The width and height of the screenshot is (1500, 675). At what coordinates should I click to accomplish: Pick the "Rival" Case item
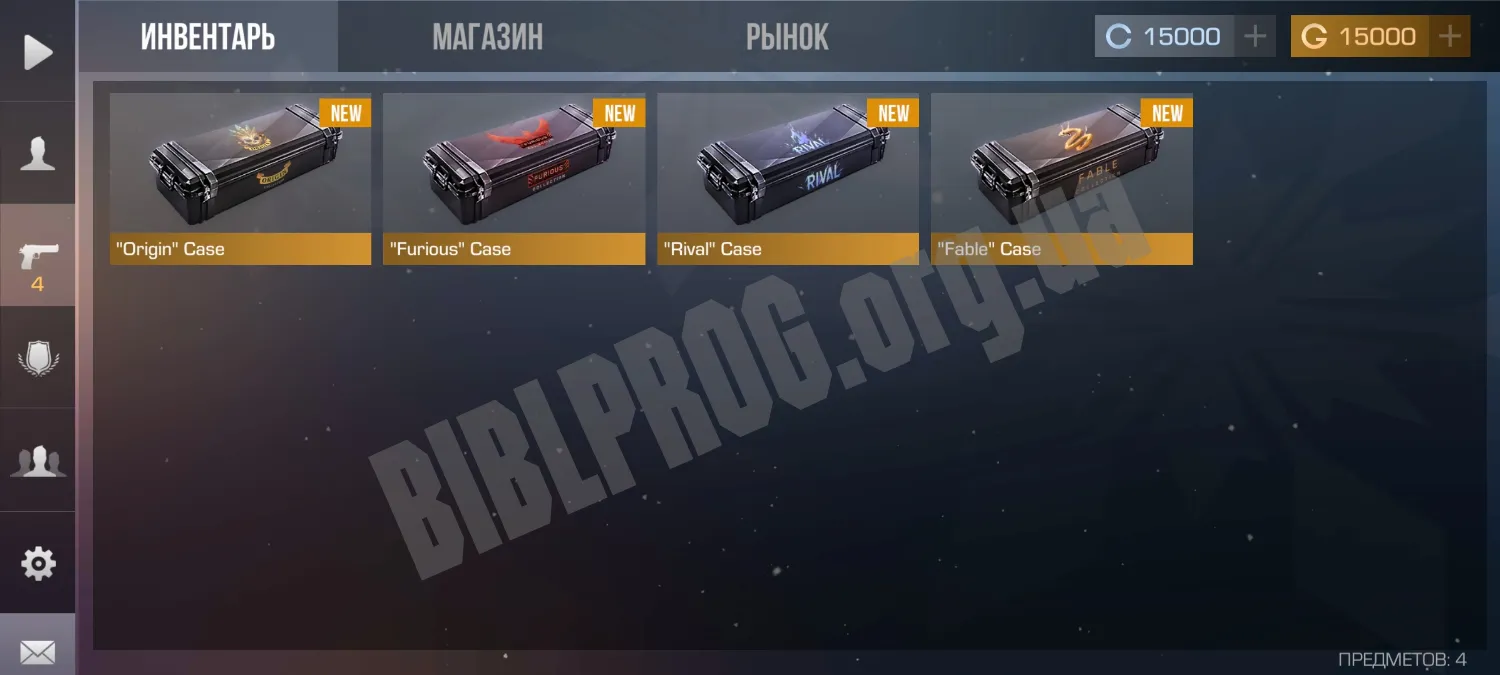pos(788,178)
